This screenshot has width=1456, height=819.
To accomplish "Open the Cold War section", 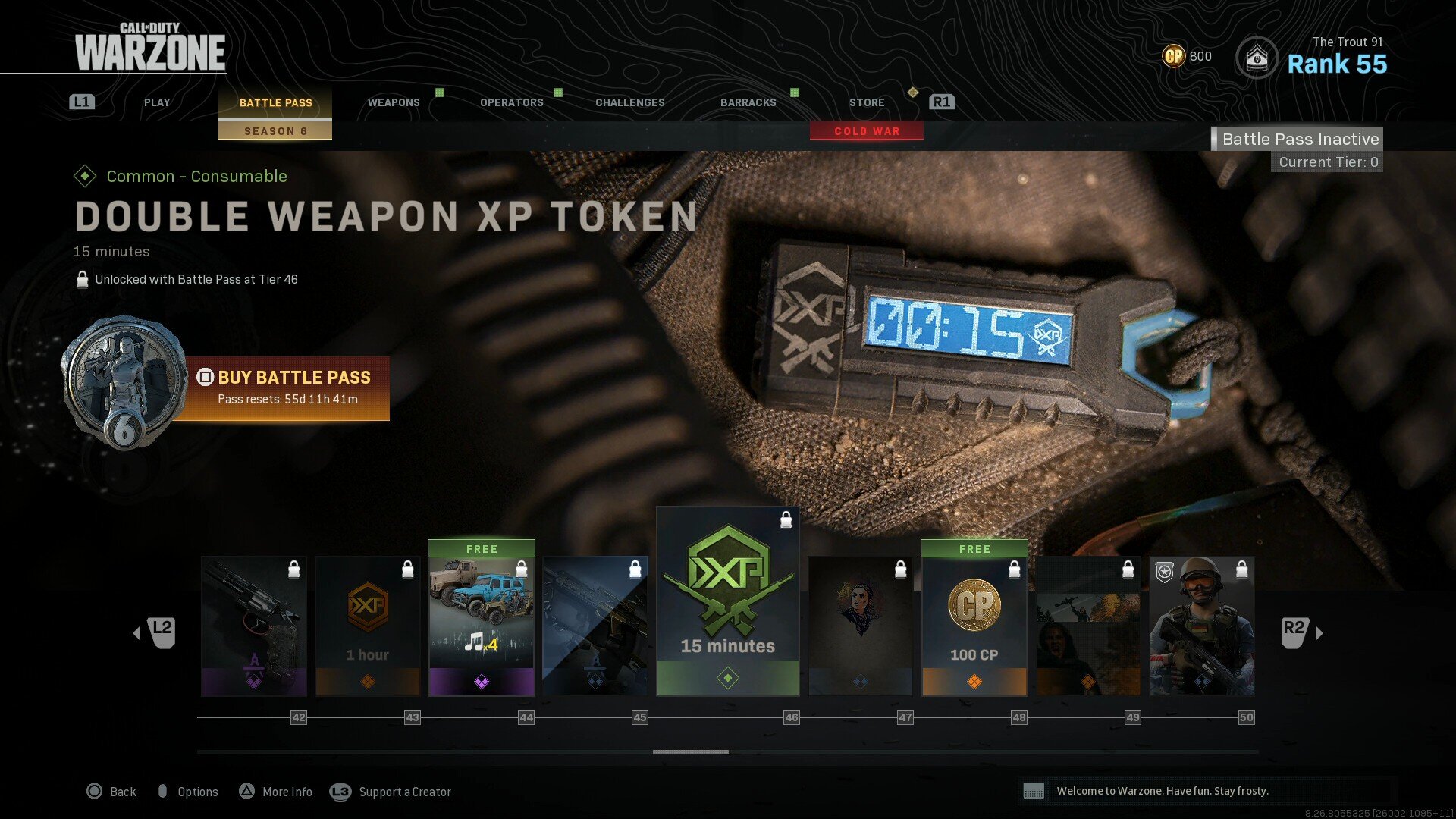I will tap(867, 131).
